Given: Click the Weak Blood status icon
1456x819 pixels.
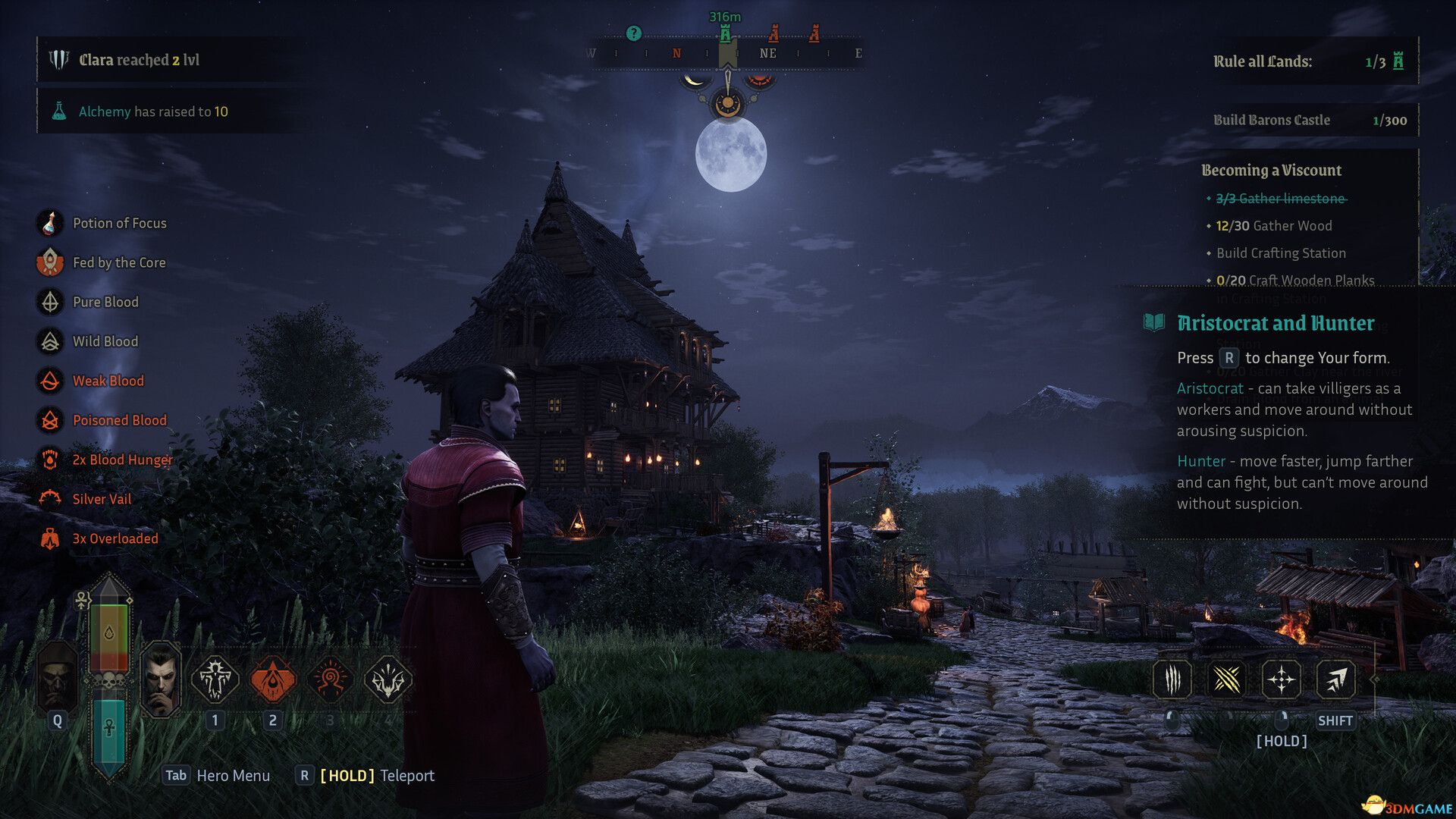Looking at the screenshot, I should tap(49, 381).
